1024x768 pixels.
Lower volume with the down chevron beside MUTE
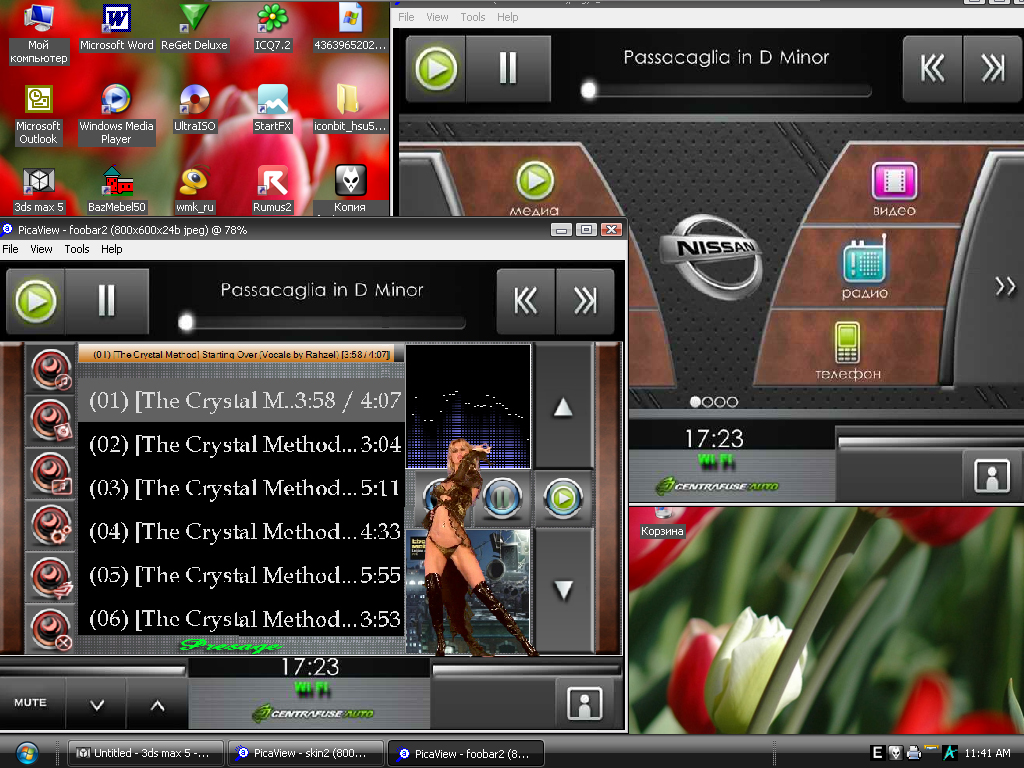[x=97, y=704]
